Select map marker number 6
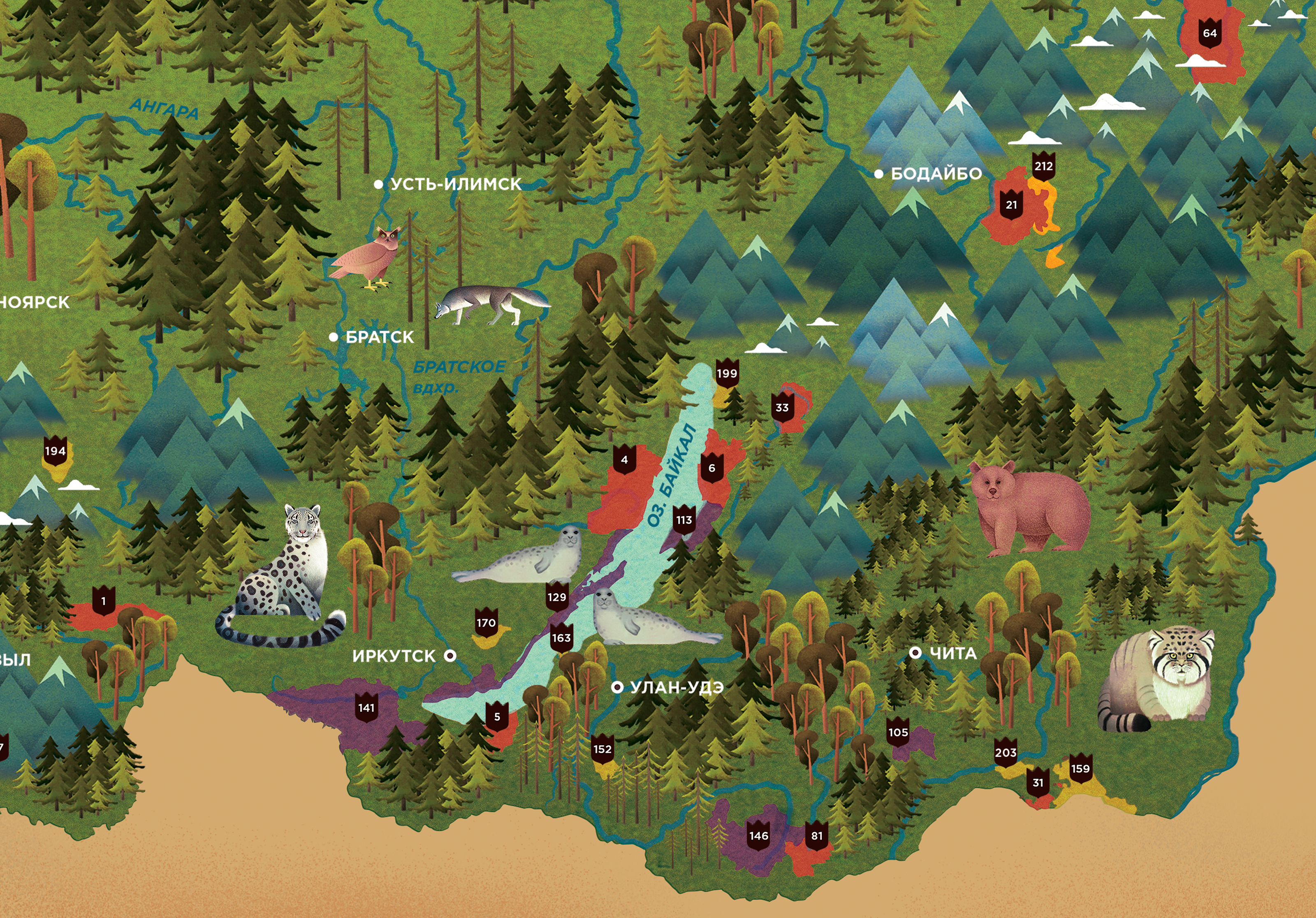The image size is (1316, 918). click(712, 468)
